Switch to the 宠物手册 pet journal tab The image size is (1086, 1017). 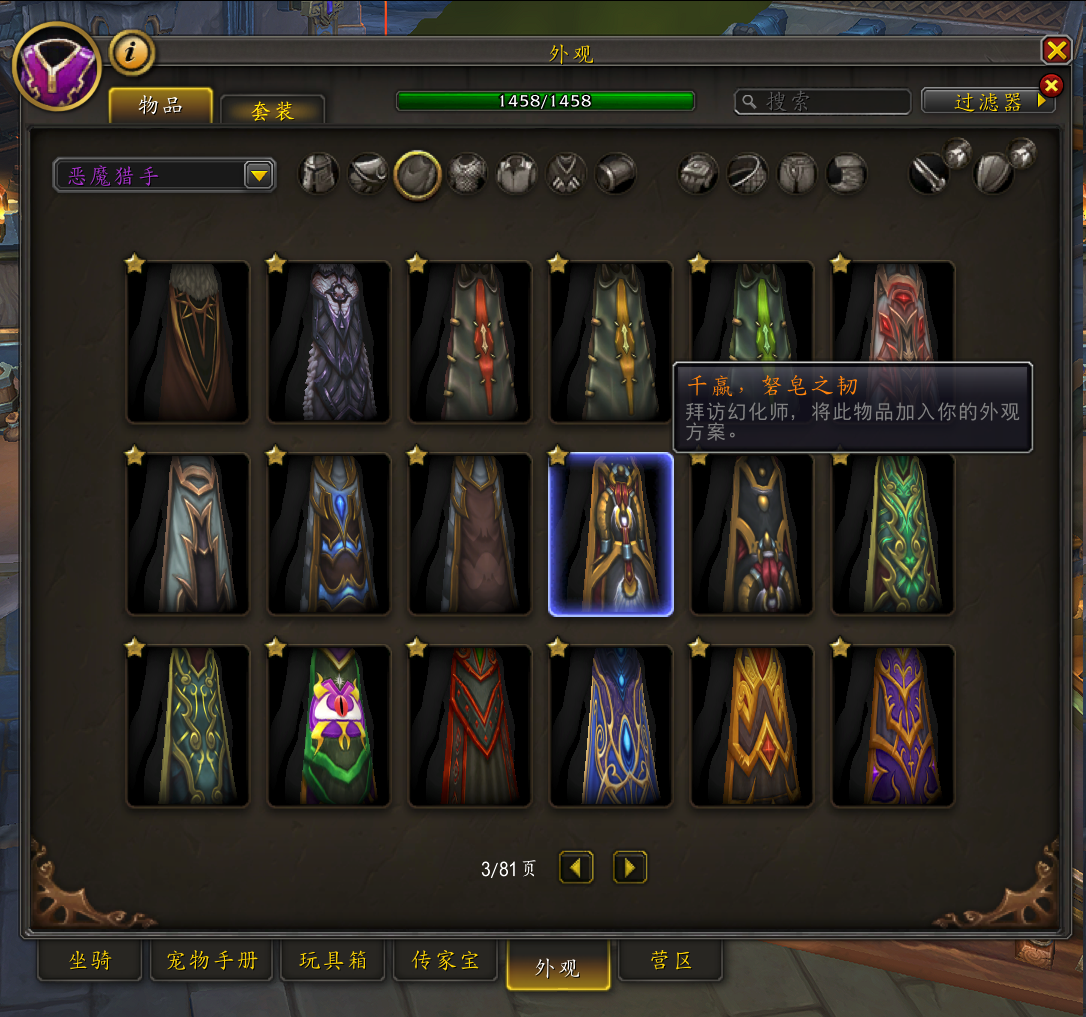coord(211,961)
